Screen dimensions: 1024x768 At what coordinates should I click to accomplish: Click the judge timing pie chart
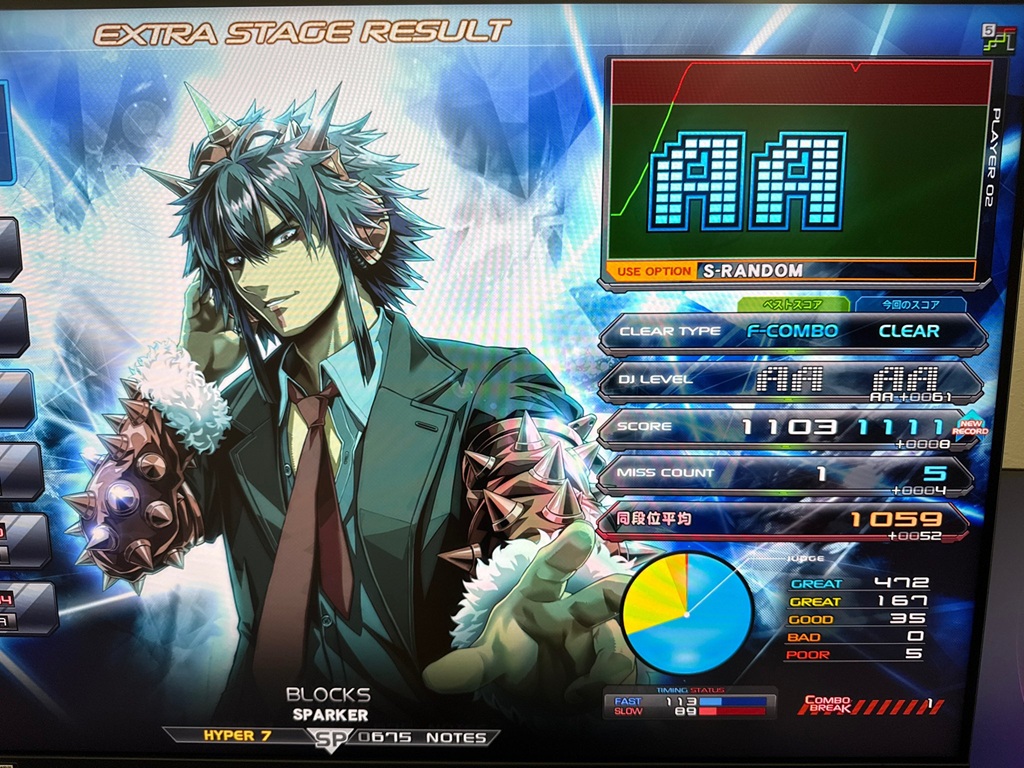[x=687, y=613]
